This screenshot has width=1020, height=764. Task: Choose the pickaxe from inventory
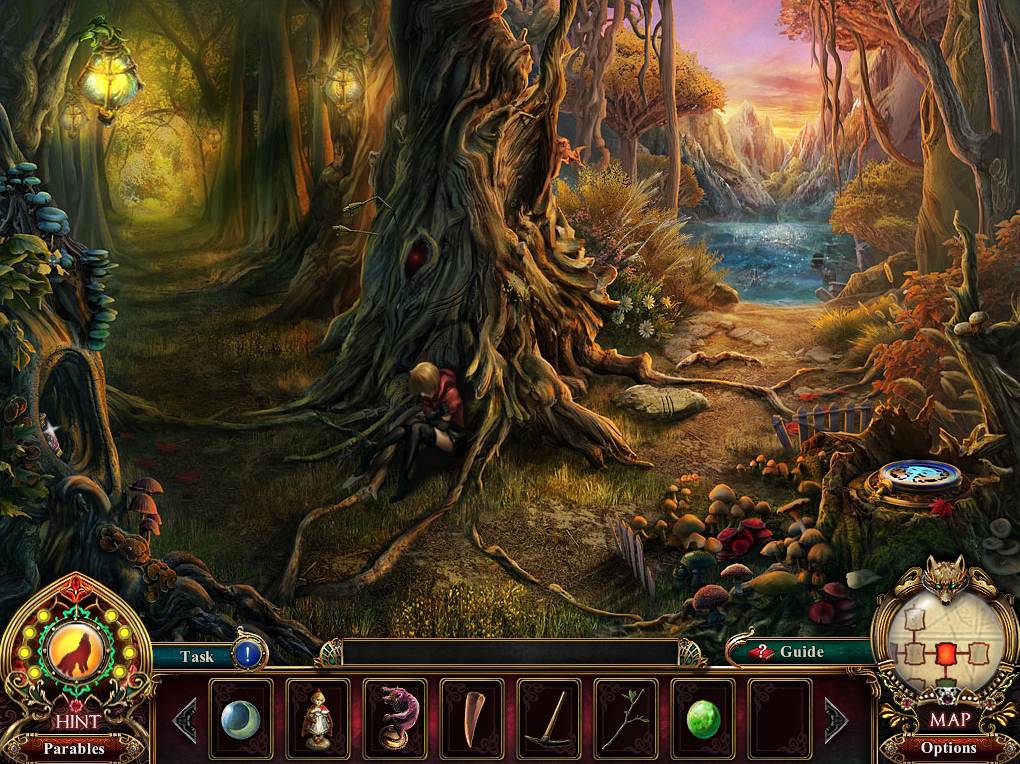[549, 719]
